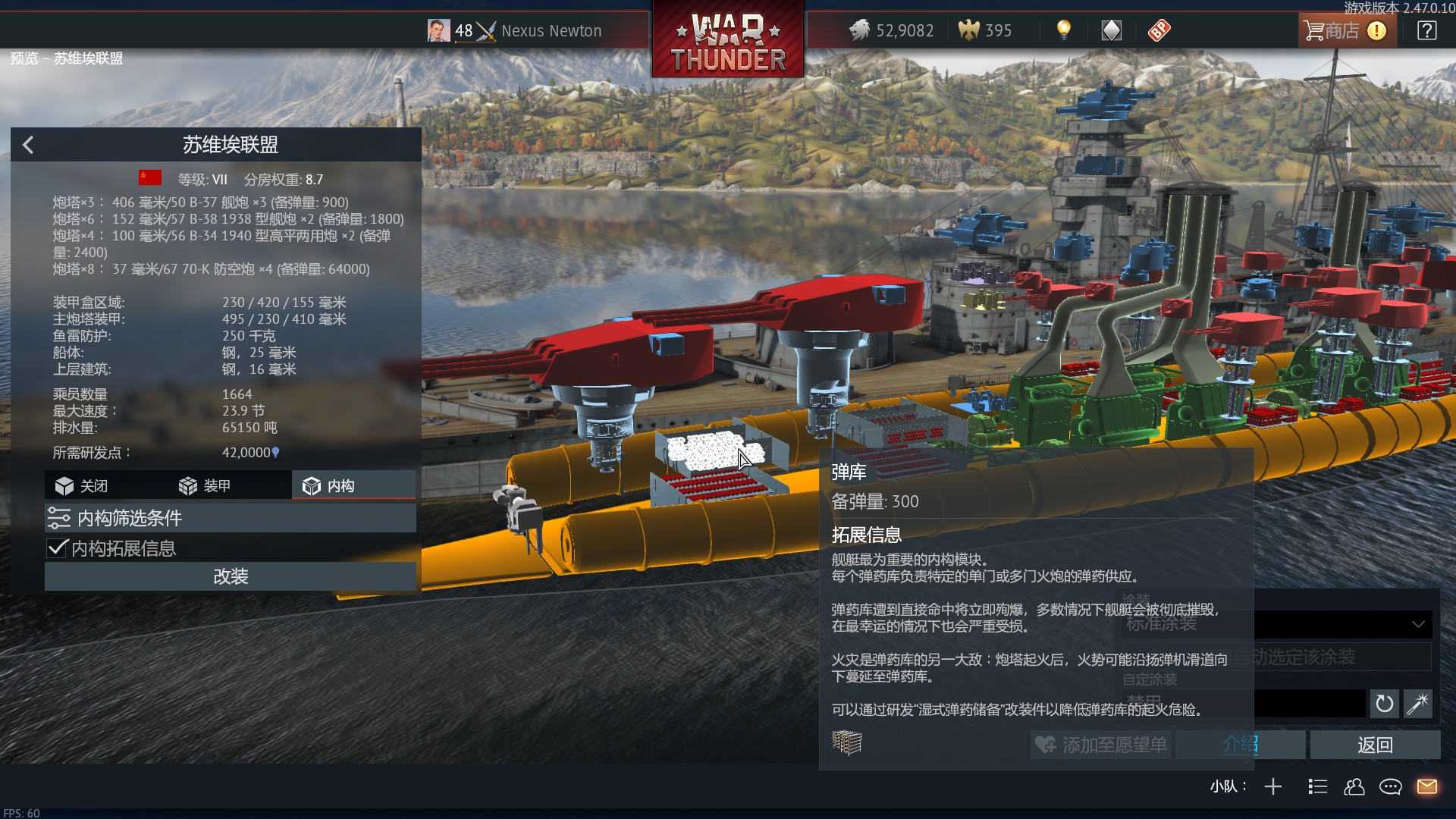Viewport: 1456px width, 819px height.
Task: Click the 返回 return button
Action: [1374, 745]
